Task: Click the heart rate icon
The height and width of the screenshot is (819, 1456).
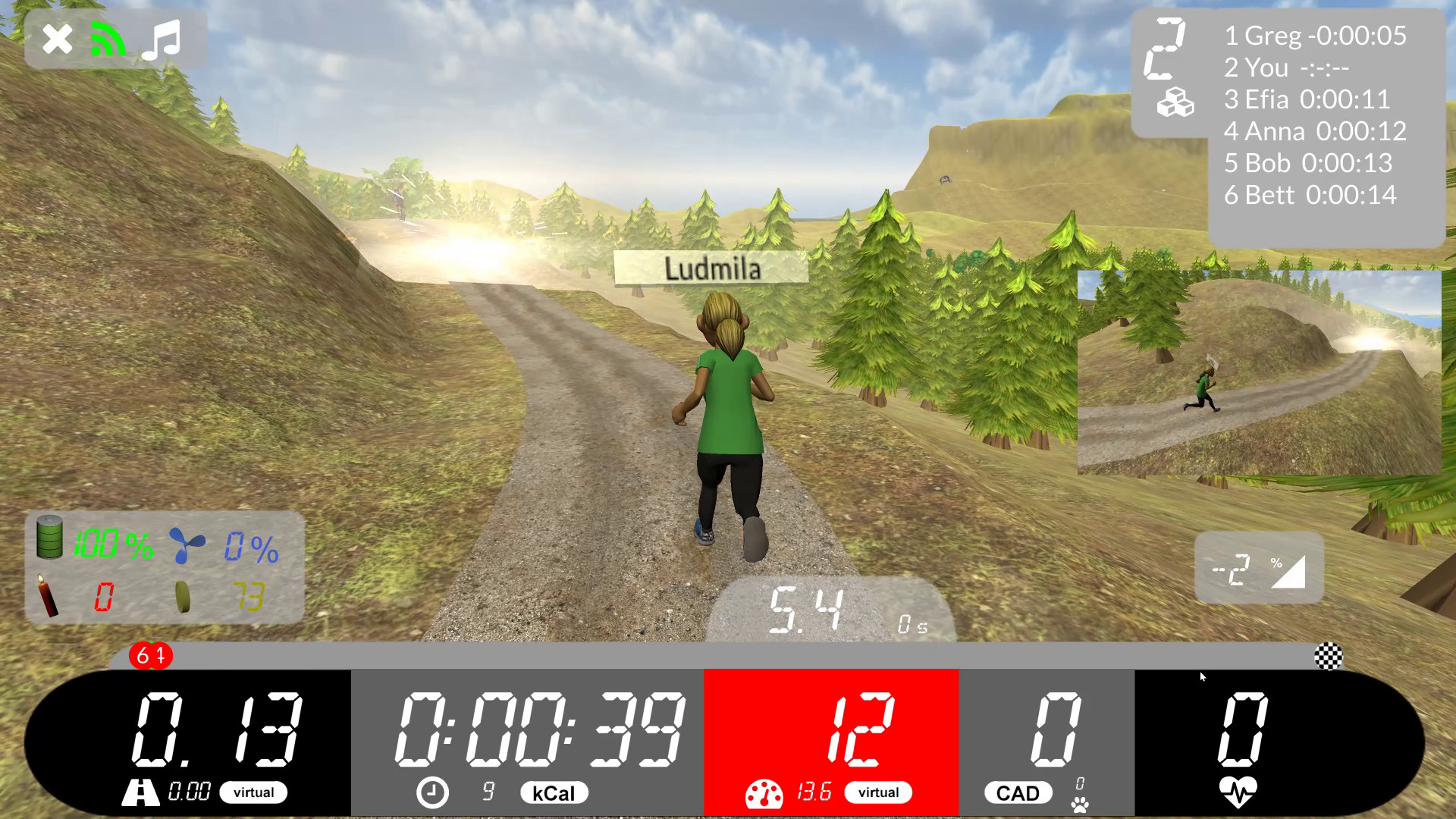Action: click(x=1238, y=792)
